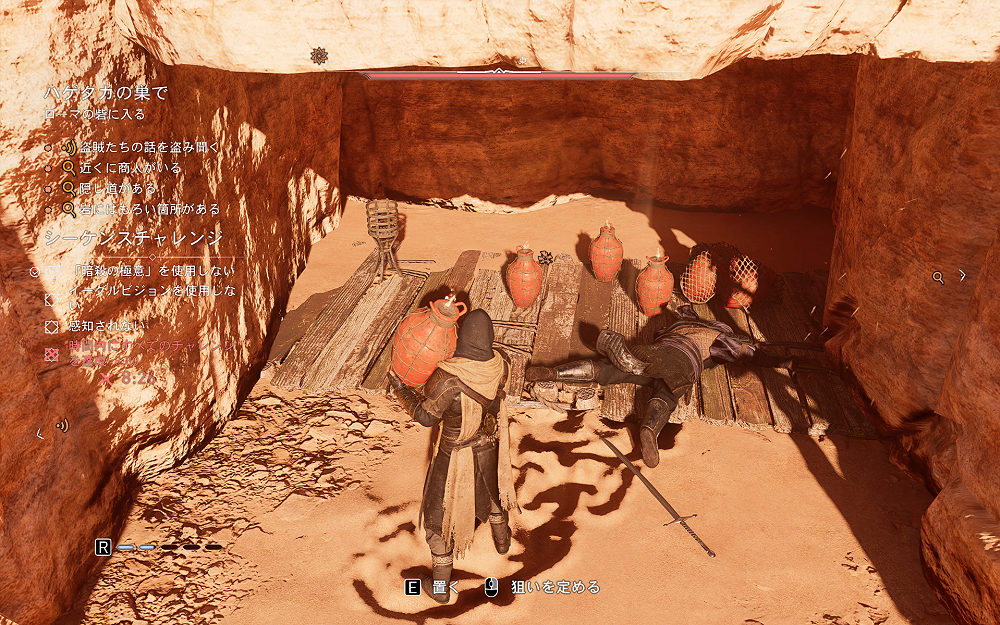The height and width of the screenshot is (625, 1000).
Task: Select the ハゲタカの巣で quest title
Action: [105, 93]
